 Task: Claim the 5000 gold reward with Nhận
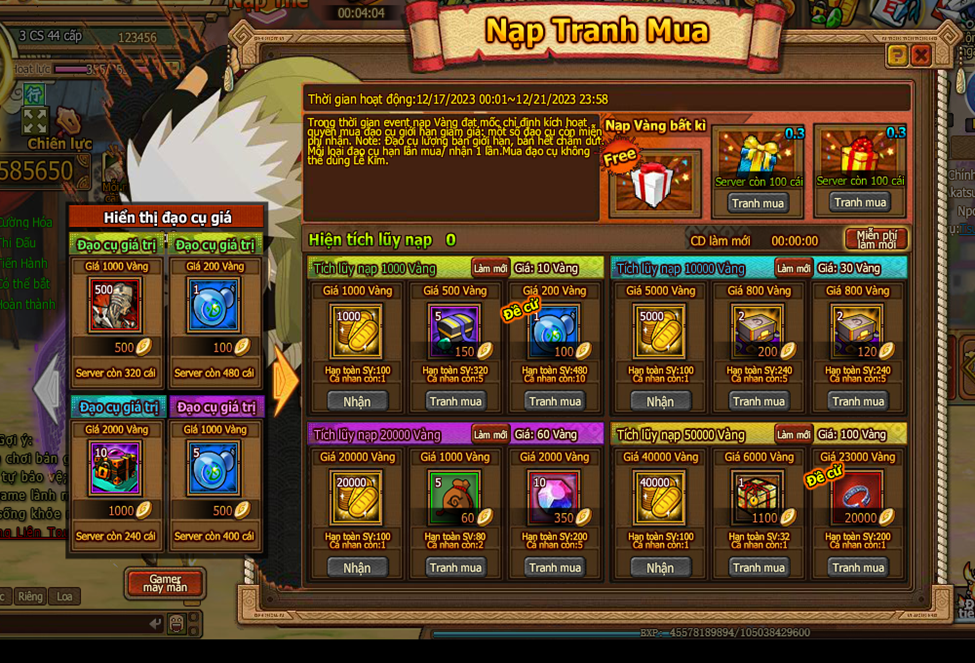(660, 401)
